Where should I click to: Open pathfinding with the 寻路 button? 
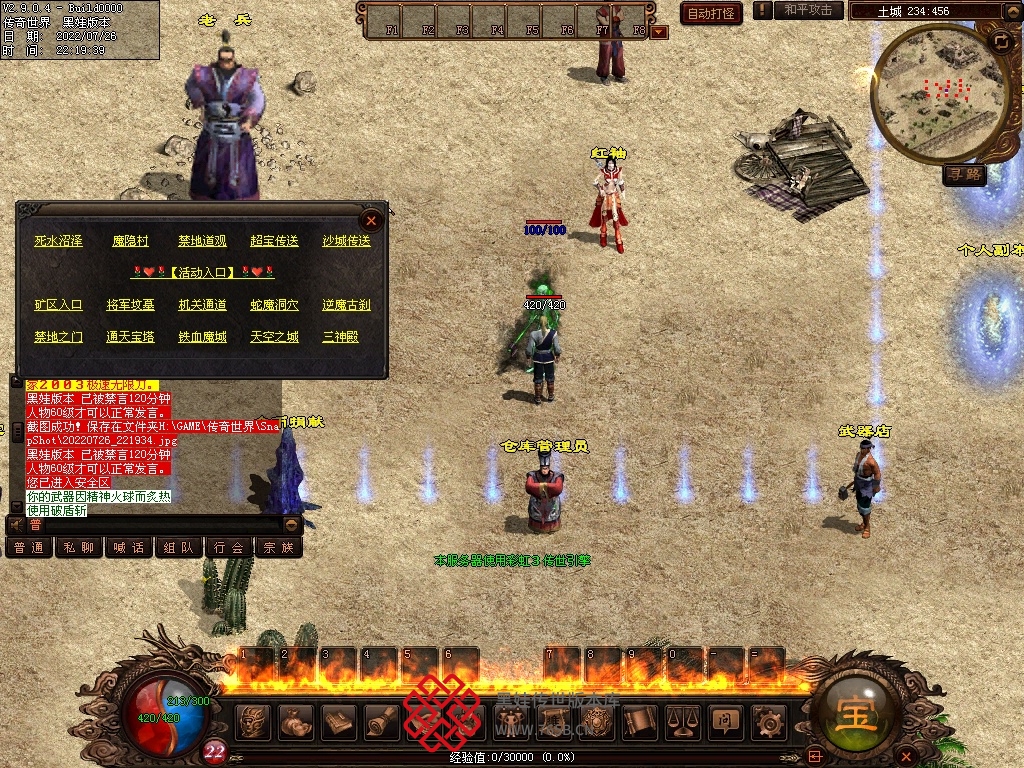(x=964, y=175)
